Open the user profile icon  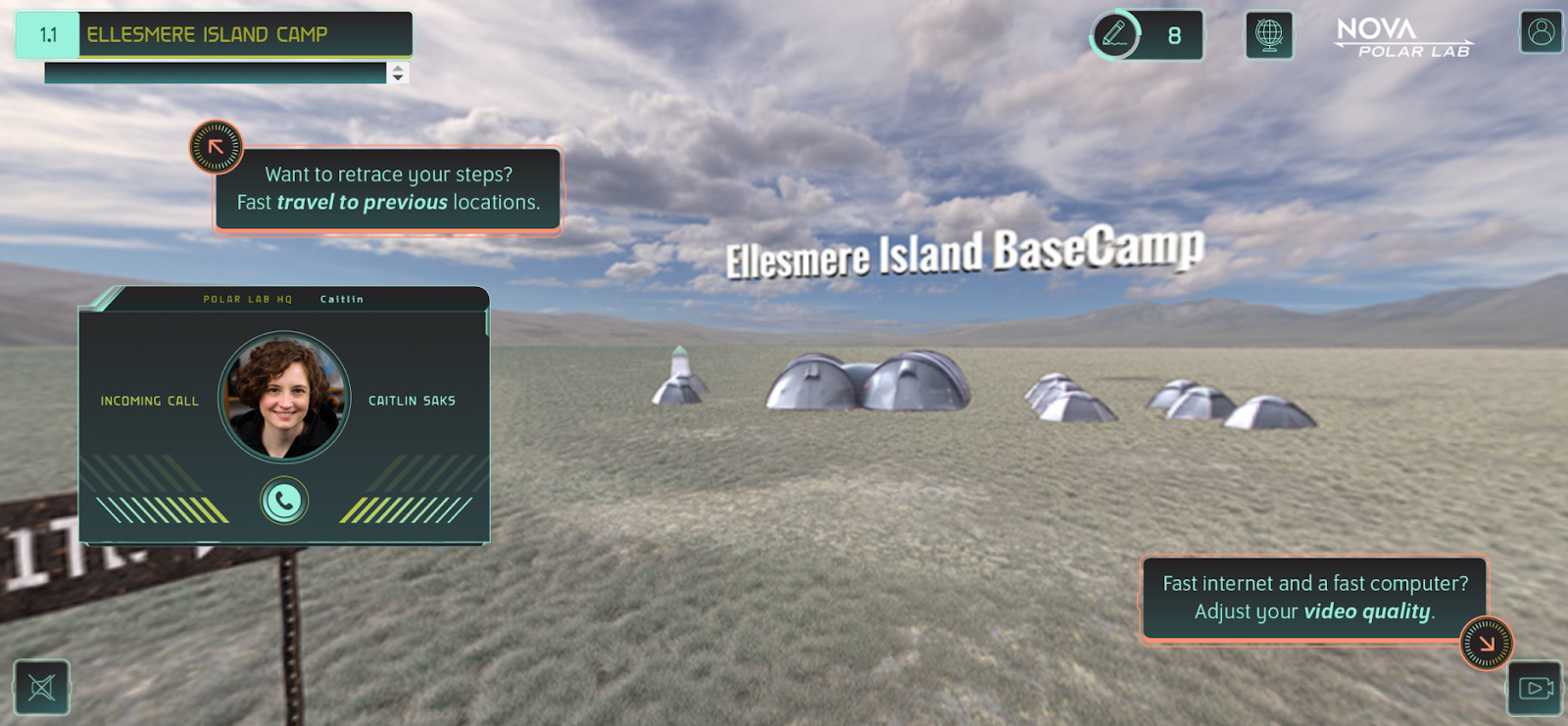1541,32
